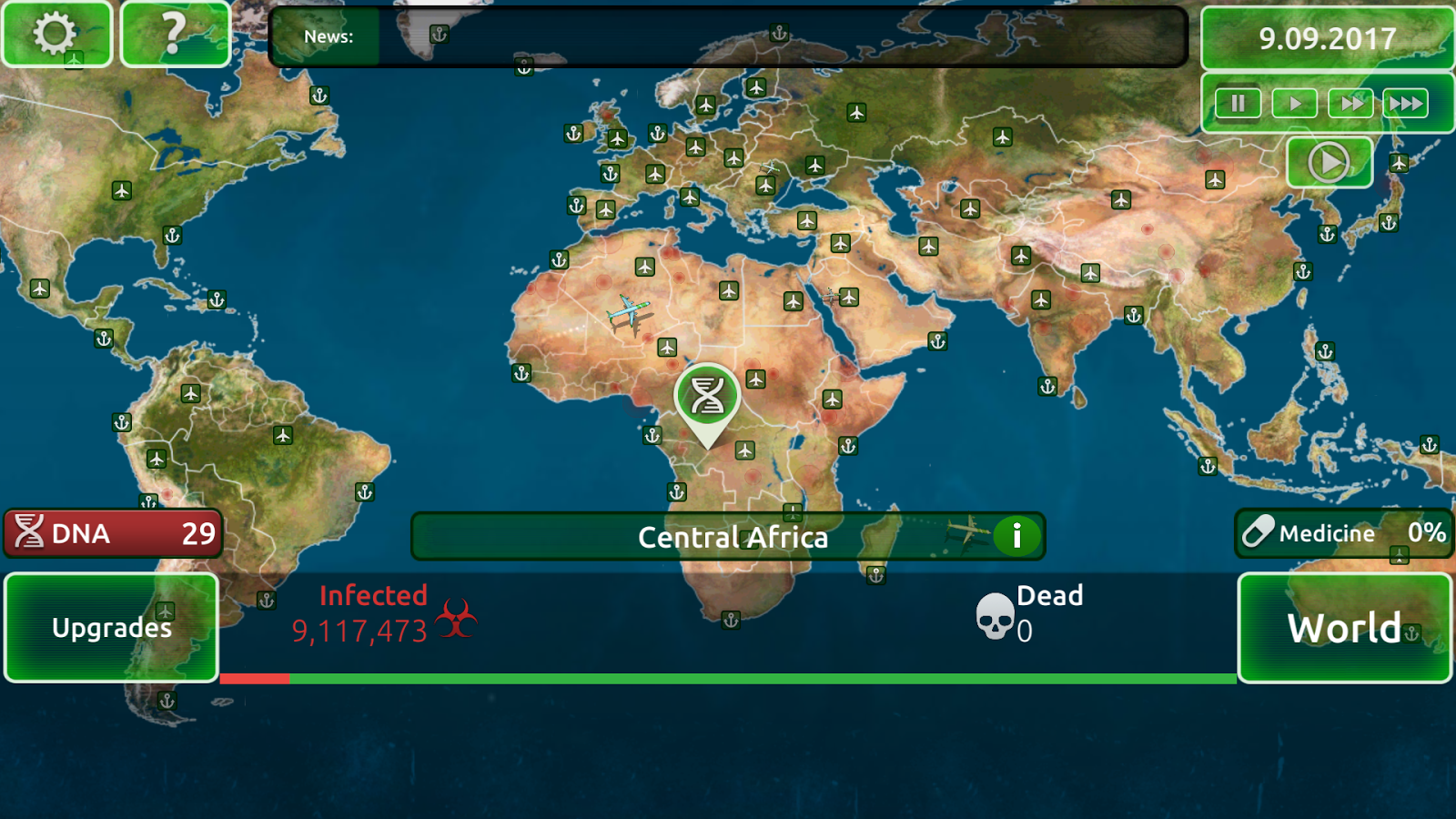1456x819 pixels.
Task: Resume normal game speed
Action: click(1293, 103)
